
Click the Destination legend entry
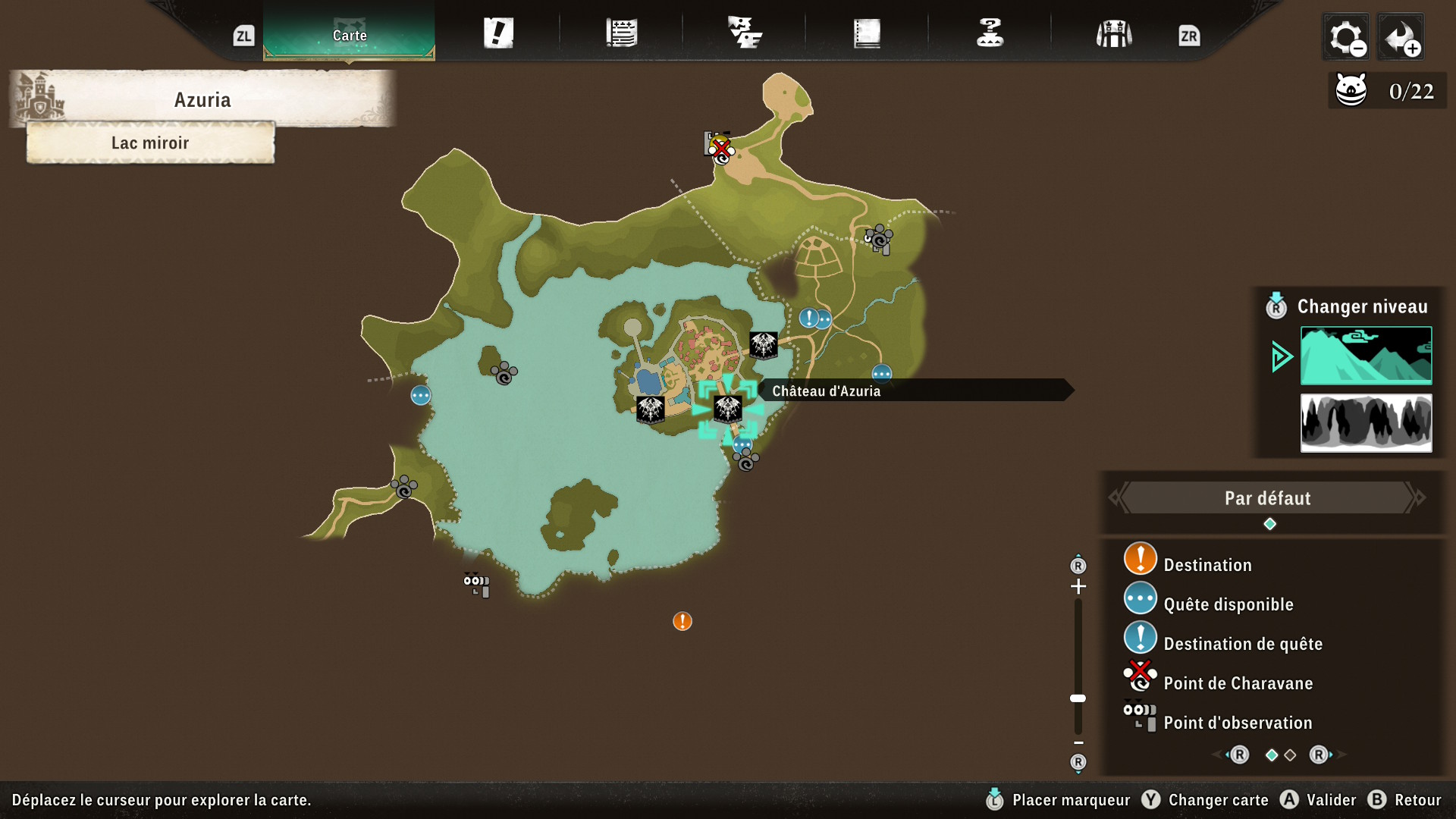[1207, 565]
